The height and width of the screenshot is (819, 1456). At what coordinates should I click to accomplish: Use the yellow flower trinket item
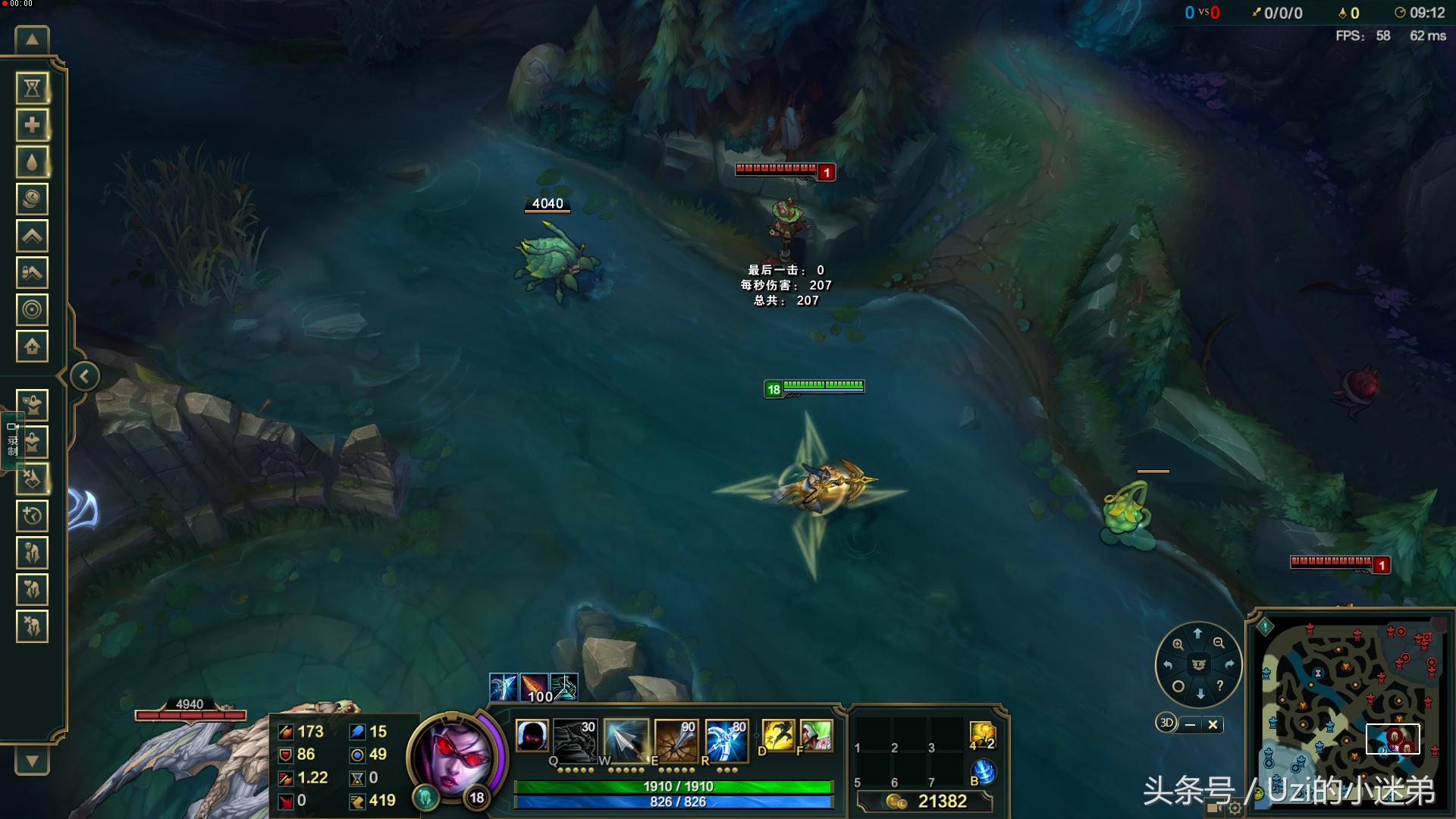pyautogui.click(x=982, y=734)
